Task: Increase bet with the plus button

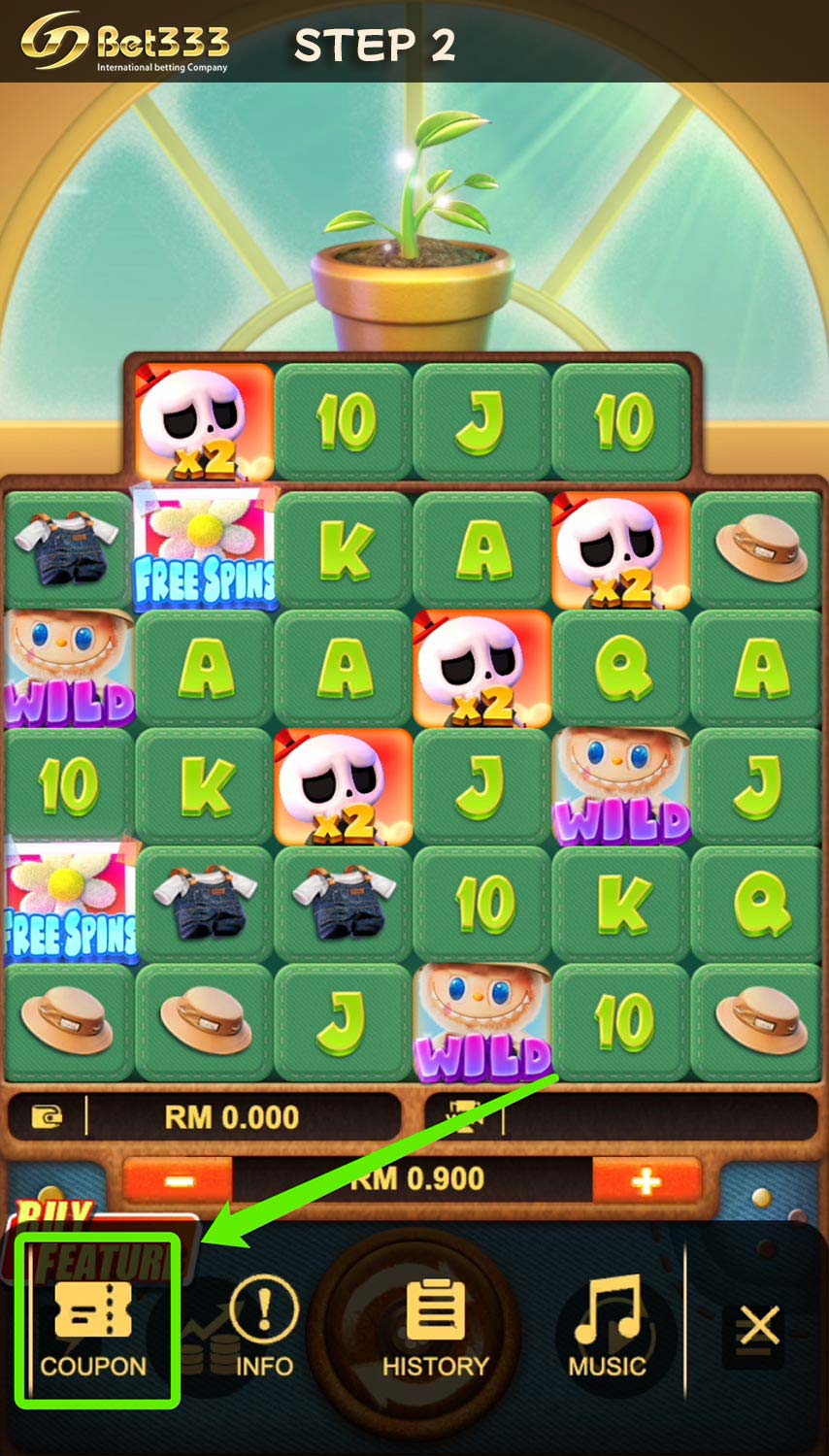Action: click(646, 1180)
